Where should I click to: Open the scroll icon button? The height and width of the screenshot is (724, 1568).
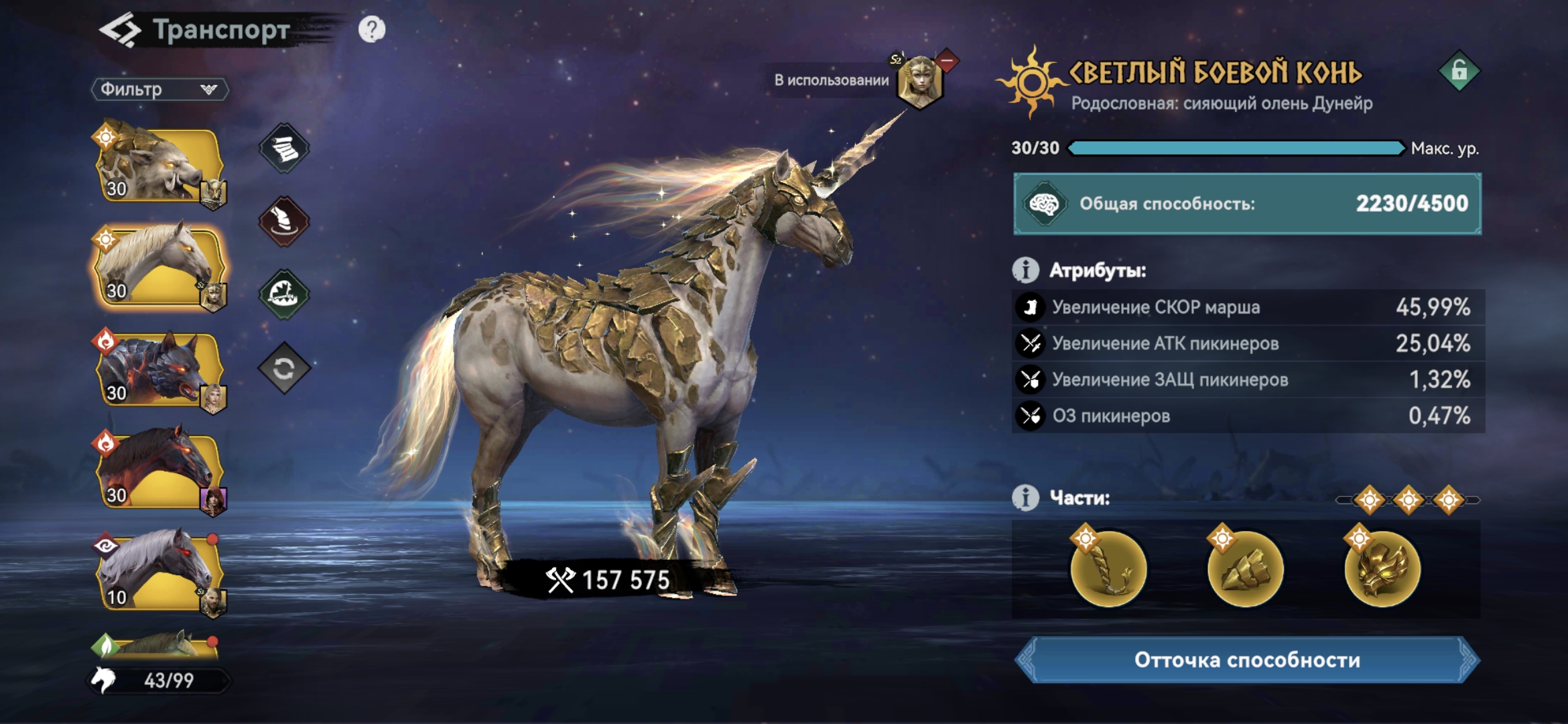[284, 149]
